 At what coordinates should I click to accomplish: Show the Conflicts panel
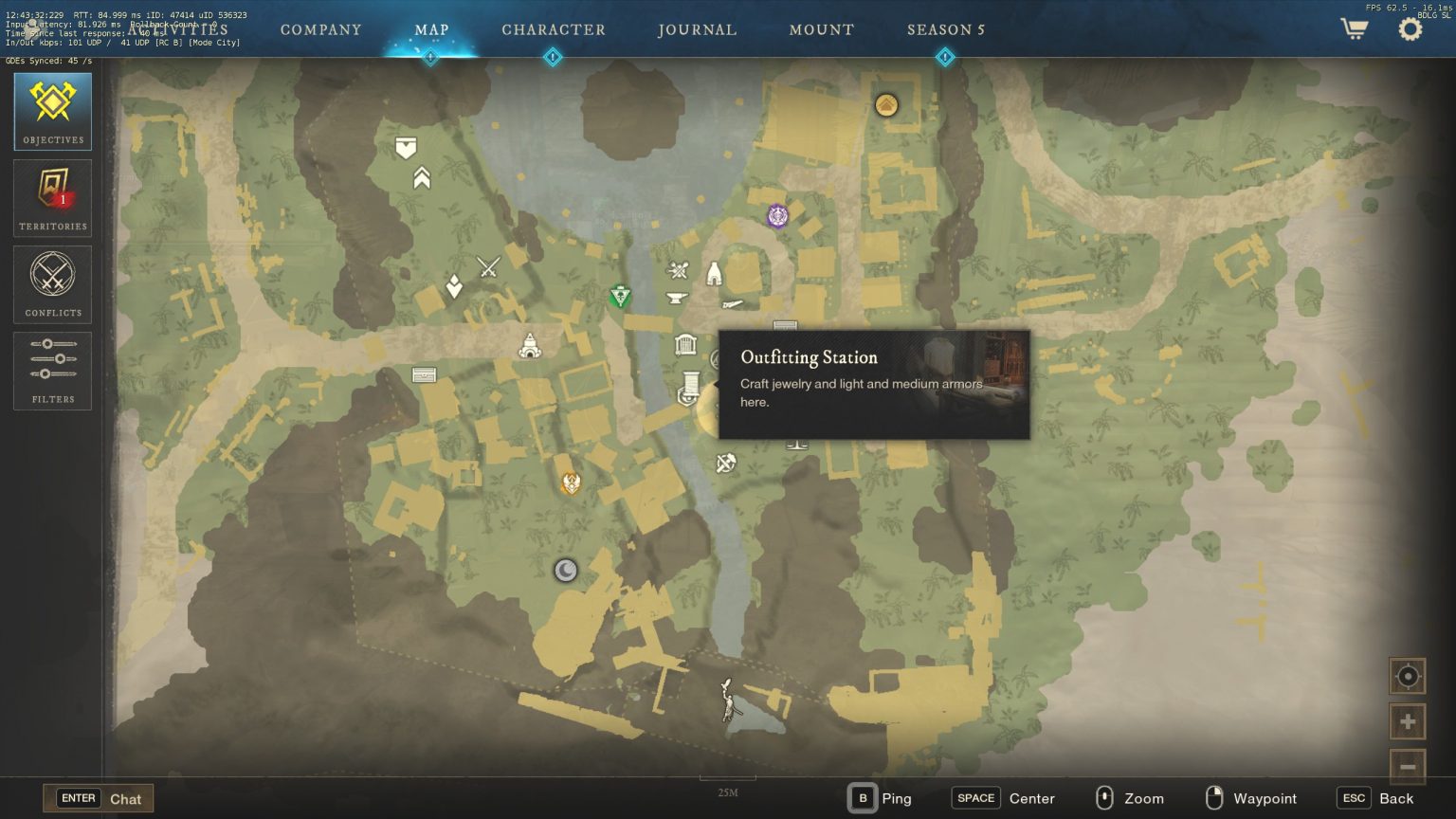point(53,283)
